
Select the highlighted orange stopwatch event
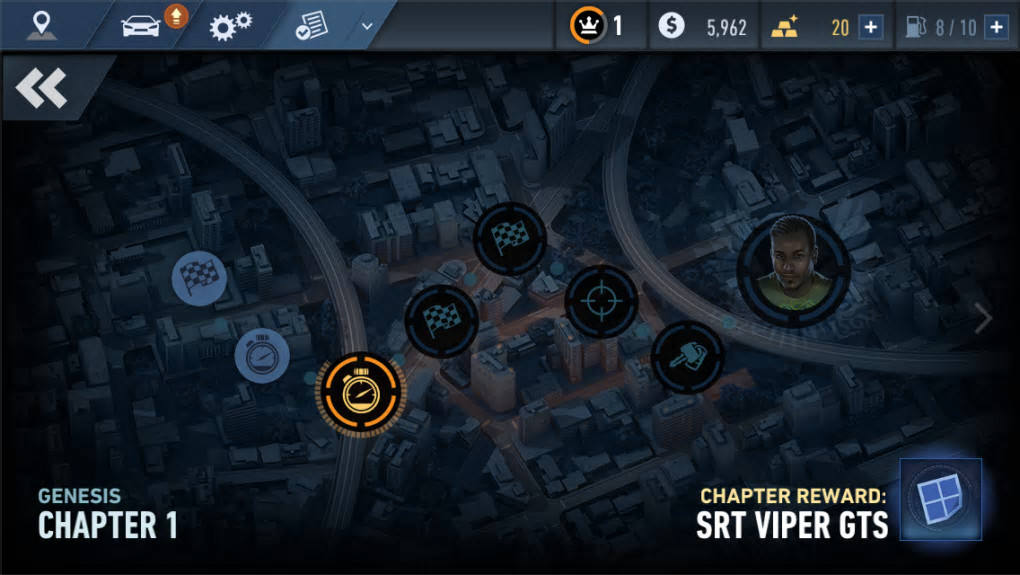pyautogui.click(x=360, y=394)
